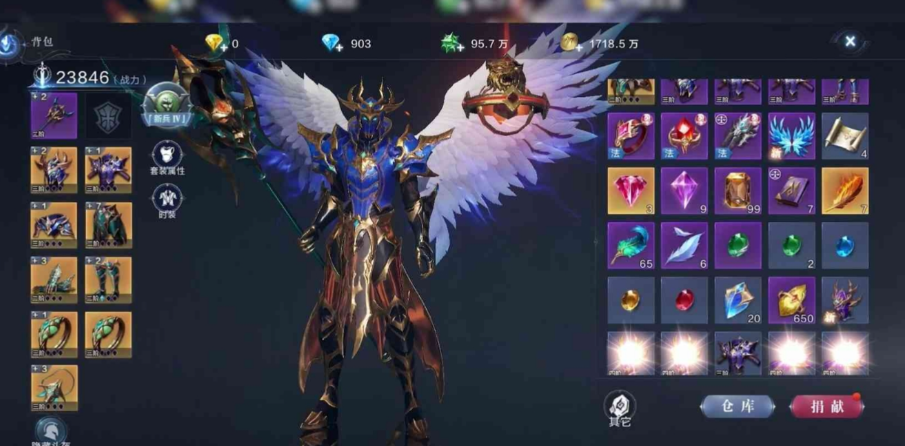Tap the red 捐献 donate button
Image resolution: width=905 pixels, height=446 pixels.
coord(826,406)
